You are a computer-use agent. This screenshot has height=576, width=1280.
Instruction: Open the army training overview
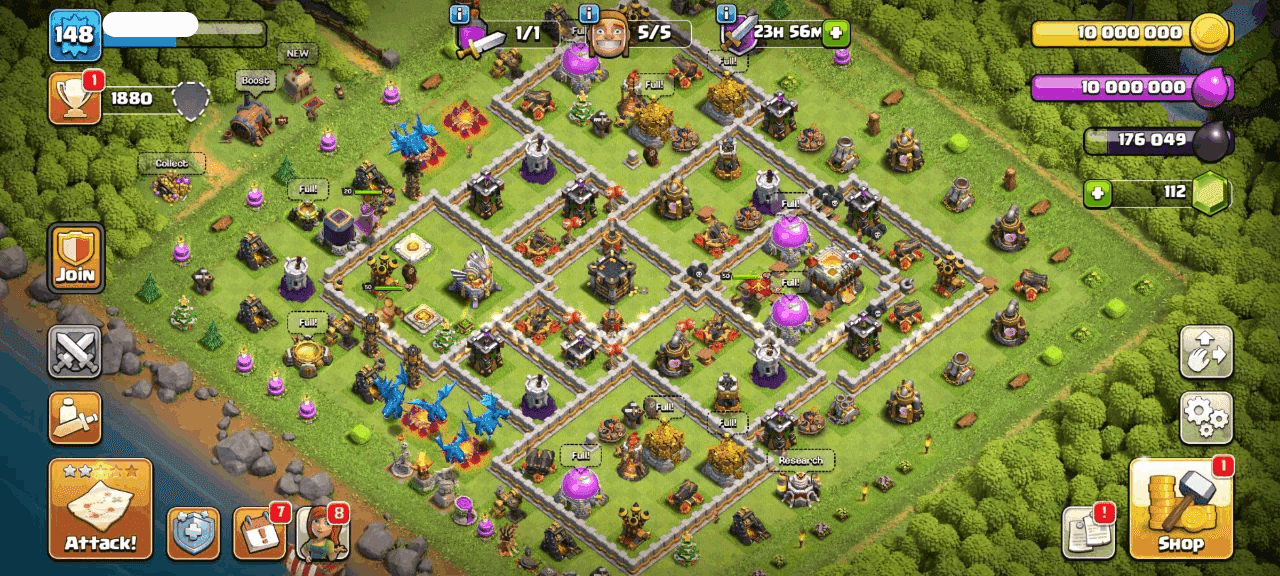pyautogui.click(x=75, y=417)
